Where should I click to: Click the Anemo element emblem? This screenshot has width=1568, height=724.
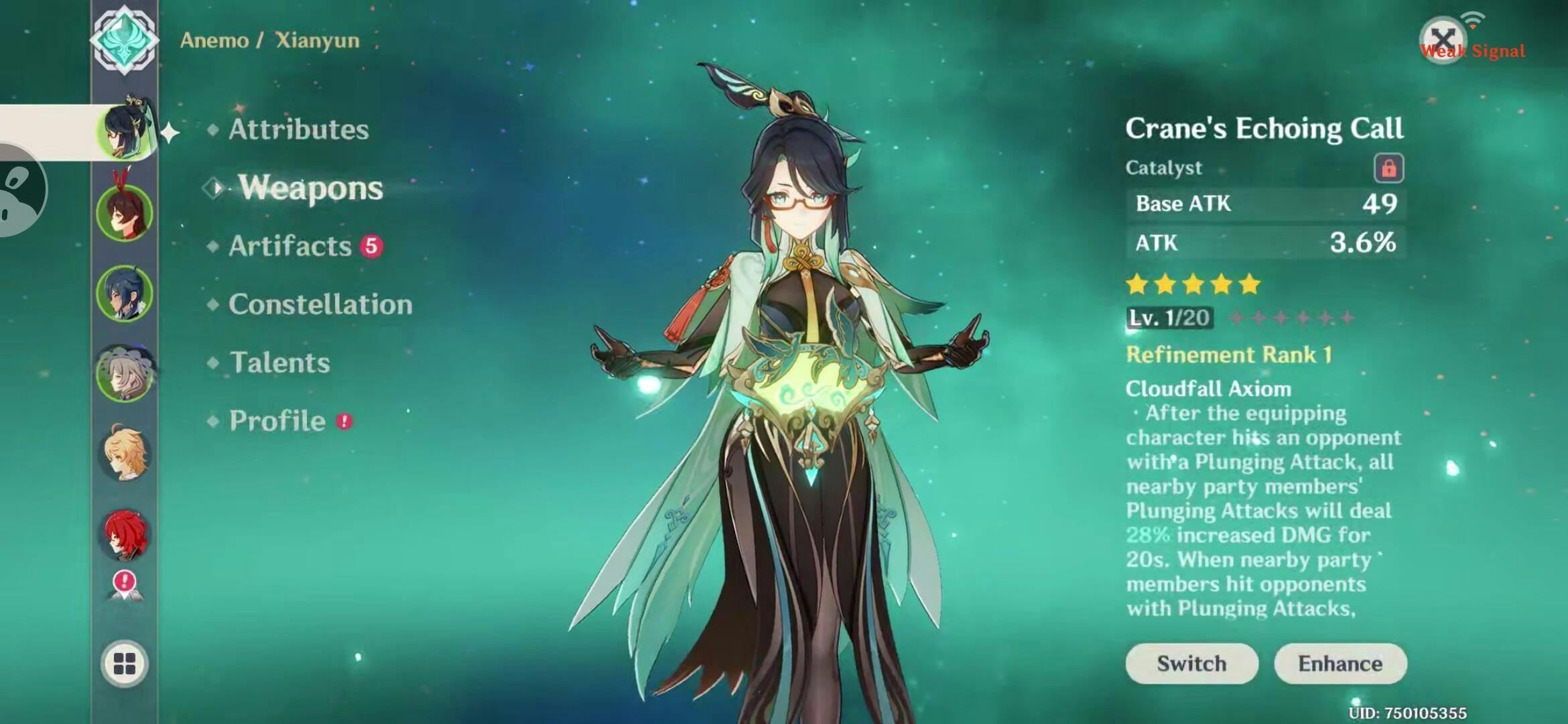125,39
